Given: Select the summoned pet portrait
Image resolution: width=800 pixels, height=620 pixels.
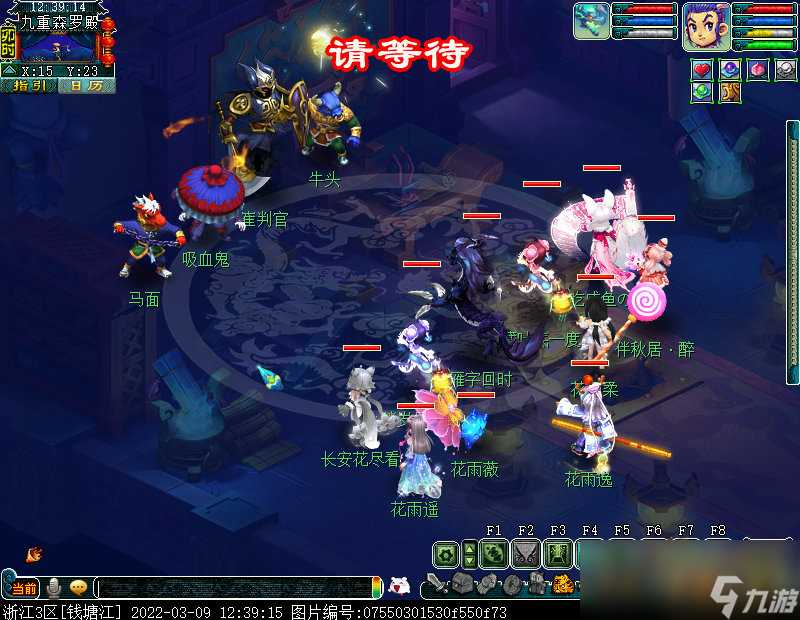Looking at the screenshot, I should (591, 21).
